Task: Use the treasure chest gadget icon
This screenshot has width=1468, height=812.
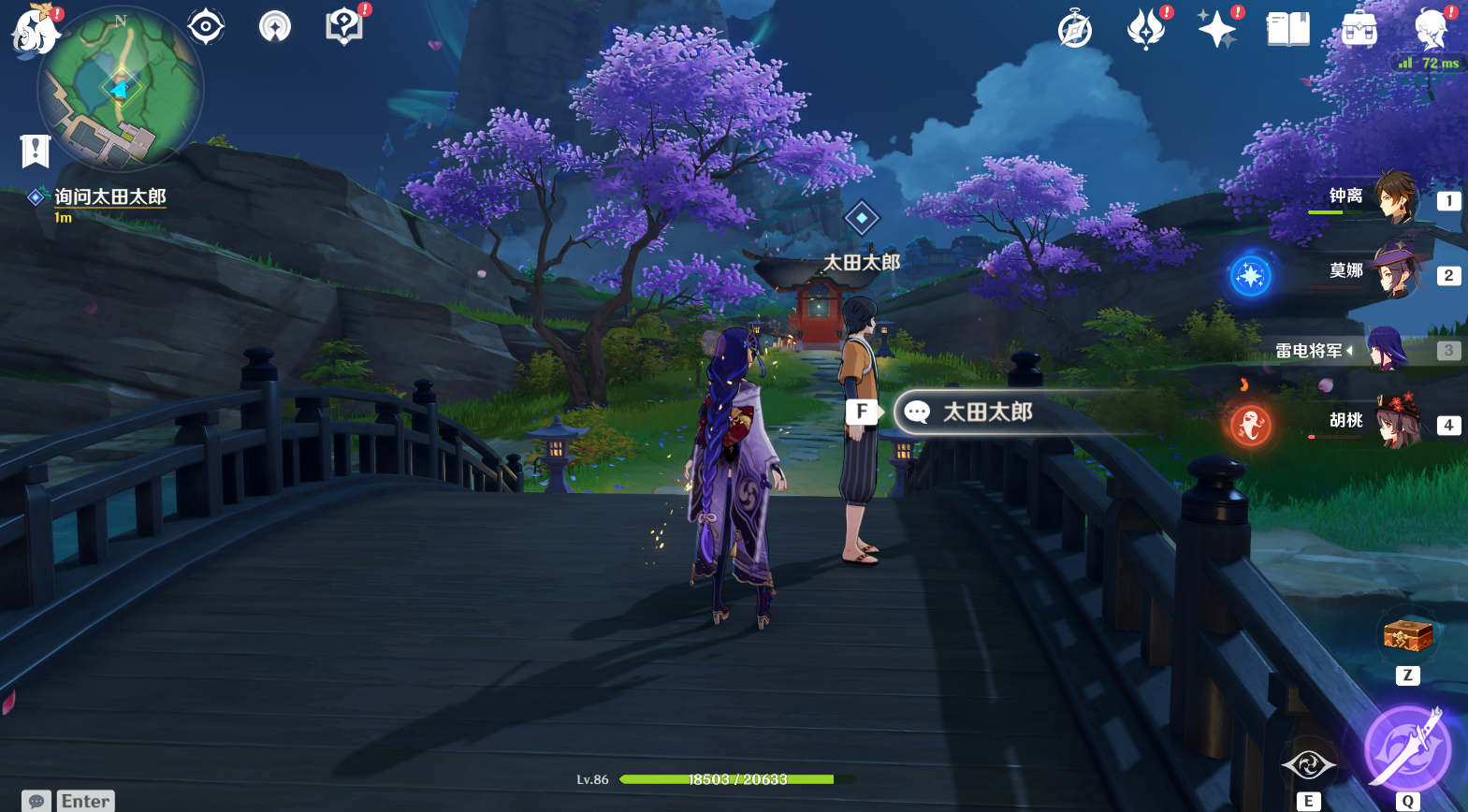Action: 1408,636
